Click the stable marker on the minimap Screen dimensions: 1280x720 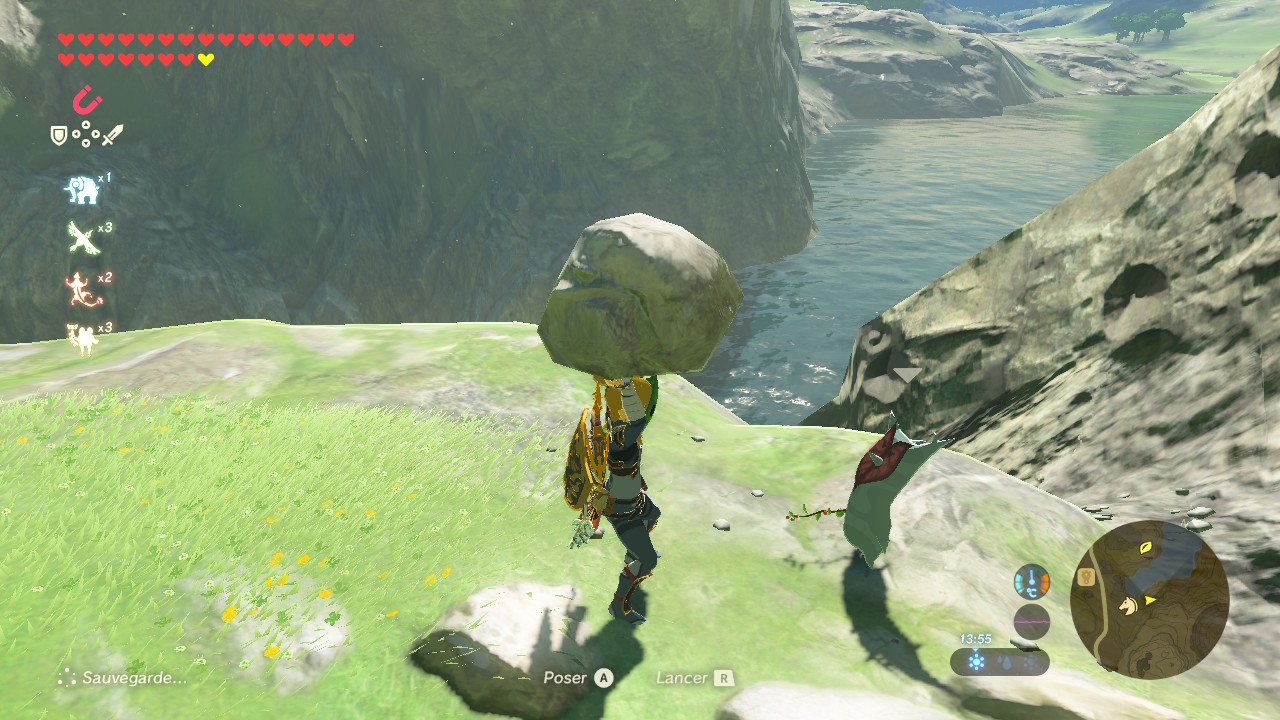pos(1085,577)
